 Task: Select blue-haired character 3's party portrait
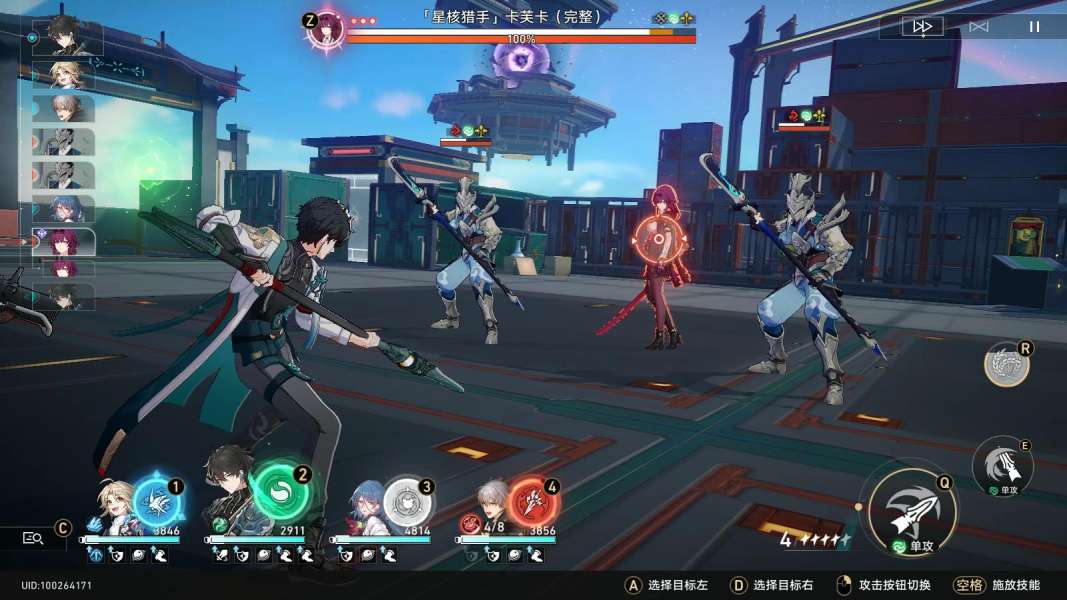[365, 508]
